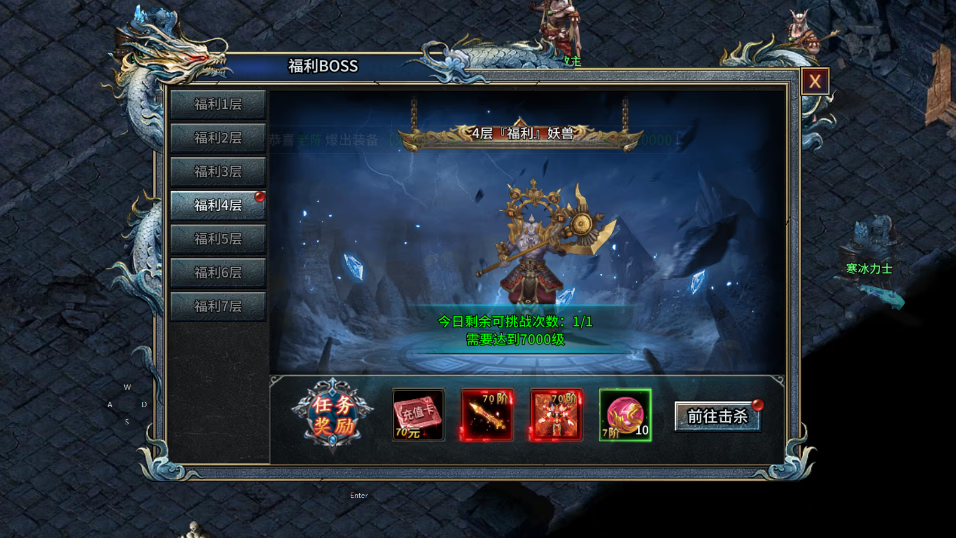
Task: Inspect the 70阶 sword reward icon
Action: click(487, 415)
